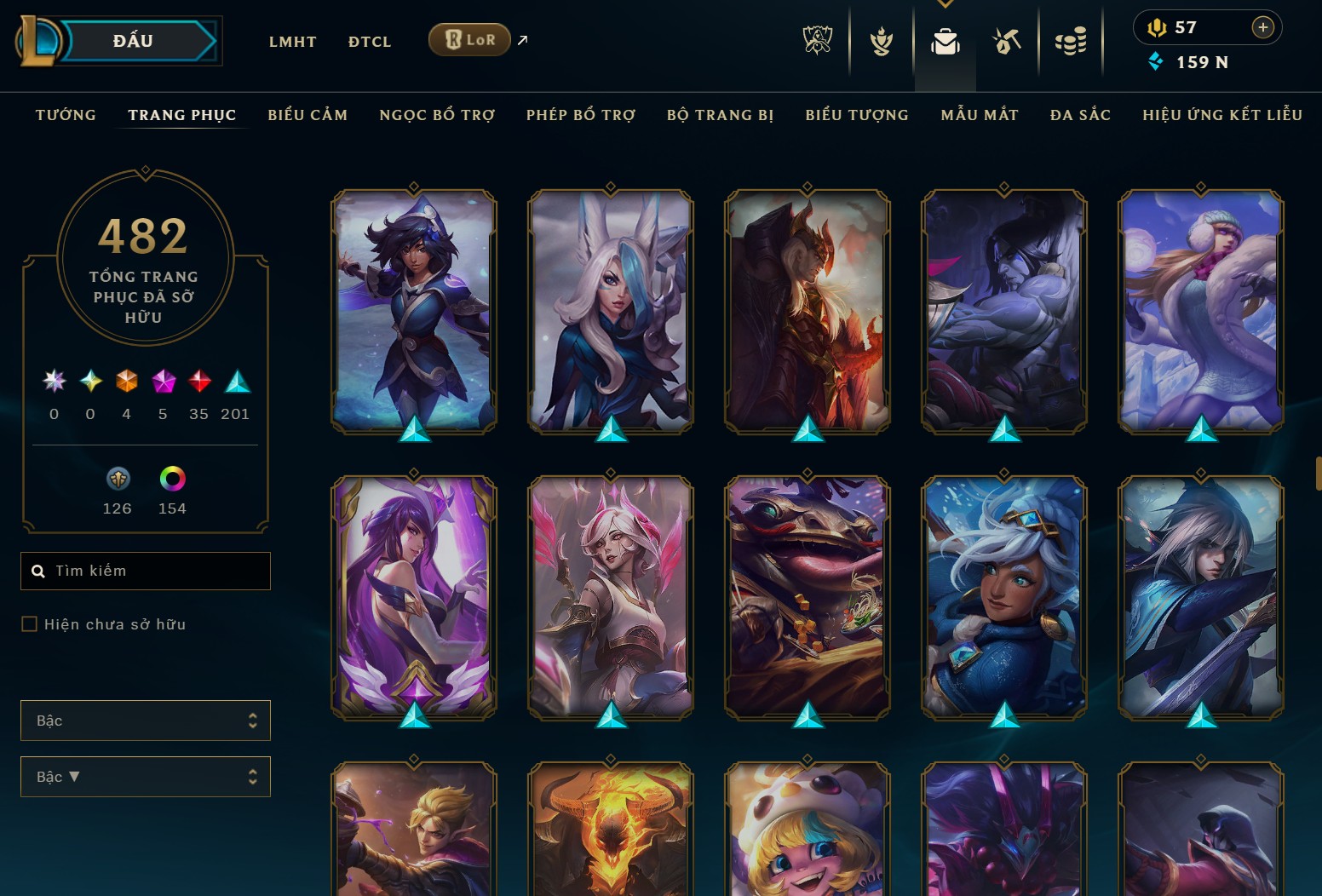Click the plus button to purchase RP
Viewport: 1322px width, 896px height.
pos(1262,27)
